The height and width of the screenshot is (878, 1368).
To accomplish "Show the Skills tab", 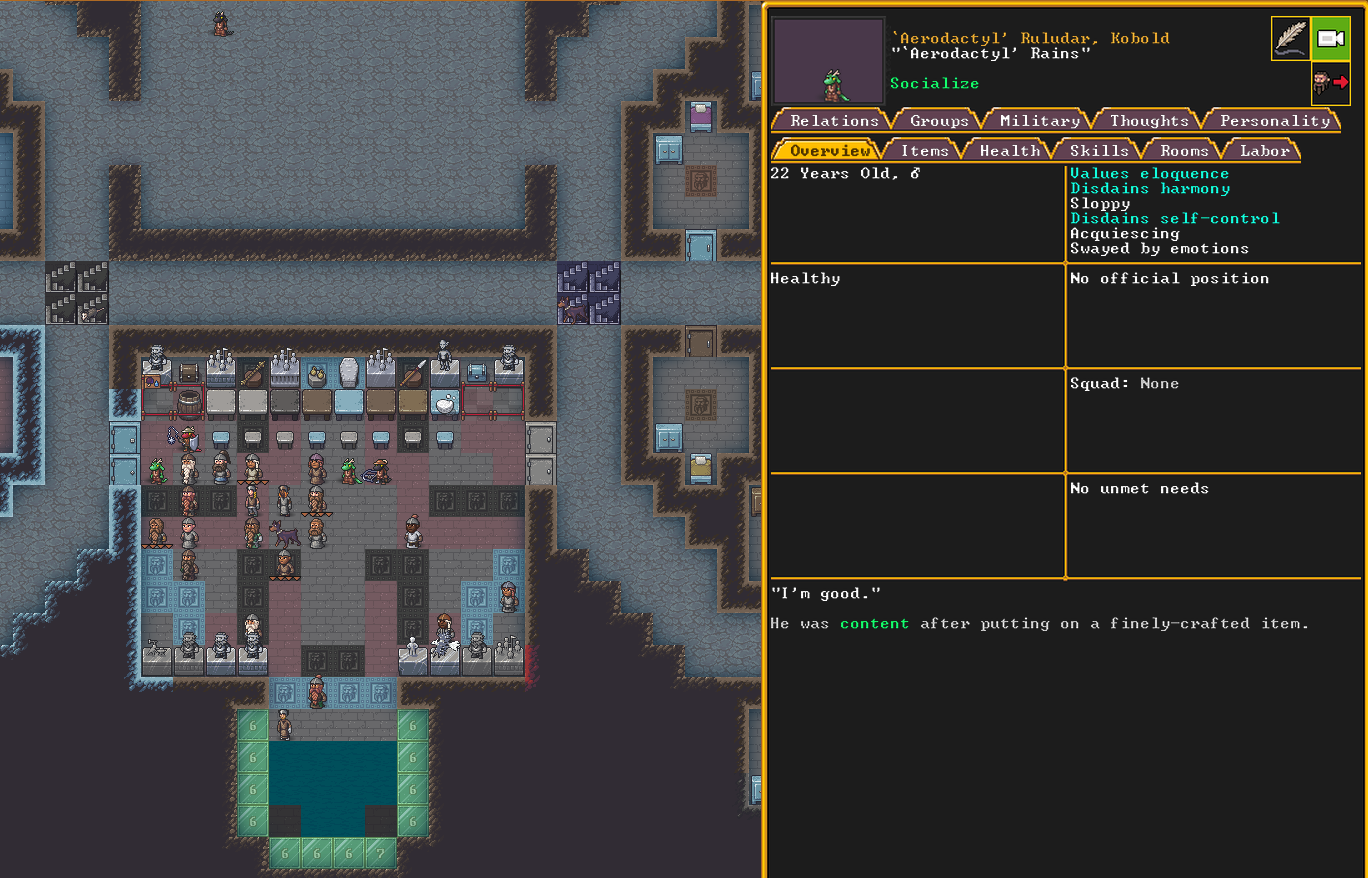I will point(1099,150).
